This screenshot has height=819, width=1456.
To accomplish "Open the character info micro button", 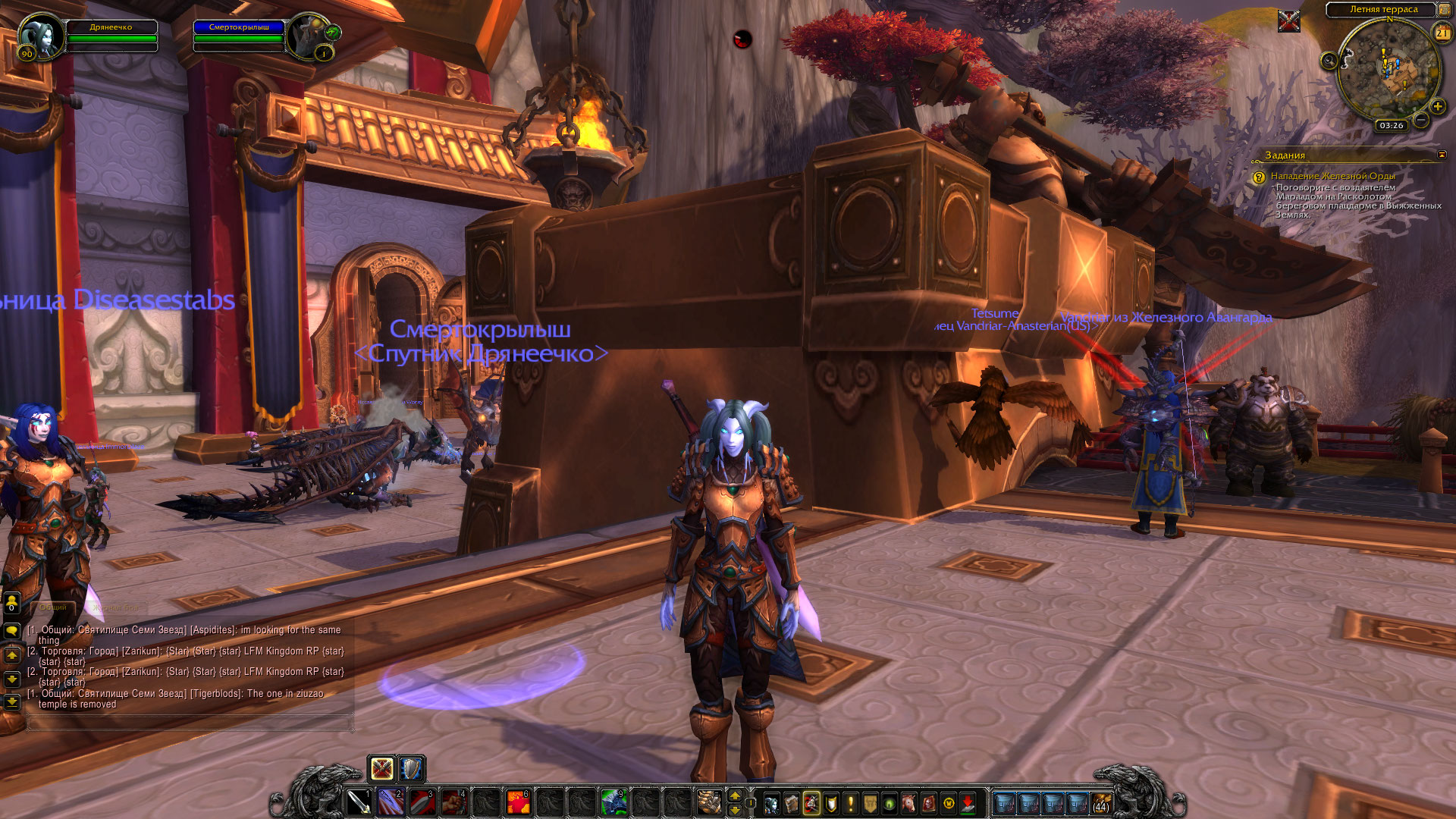I will click(771, 803).
